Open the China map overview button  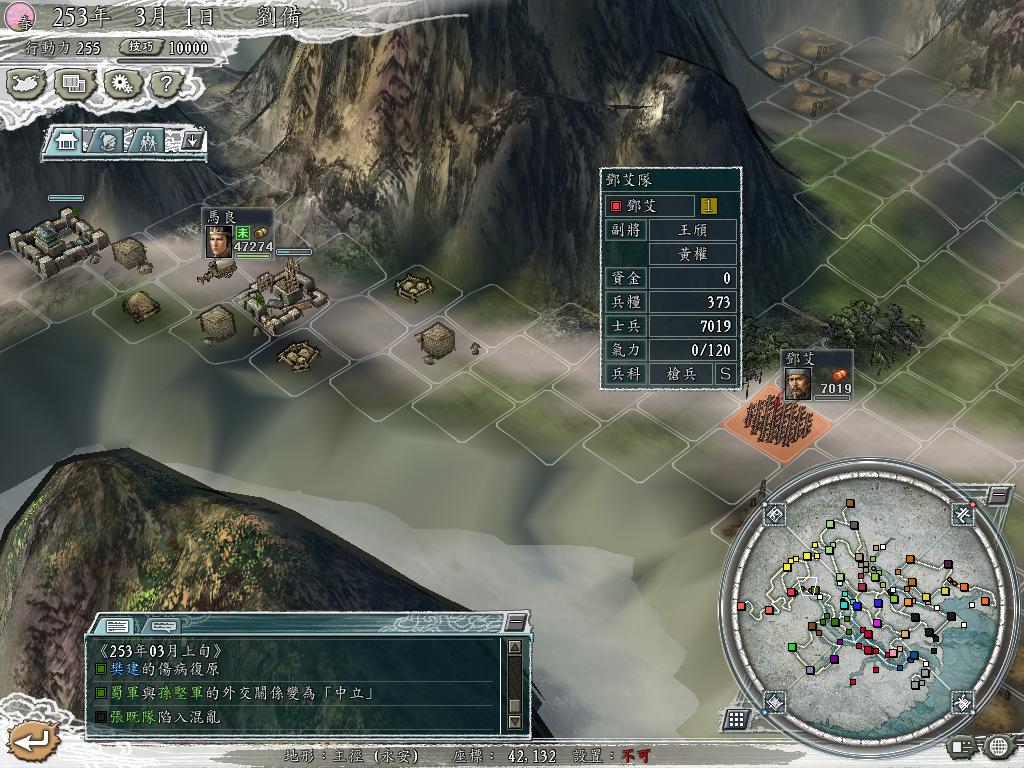tap(25, 84)
